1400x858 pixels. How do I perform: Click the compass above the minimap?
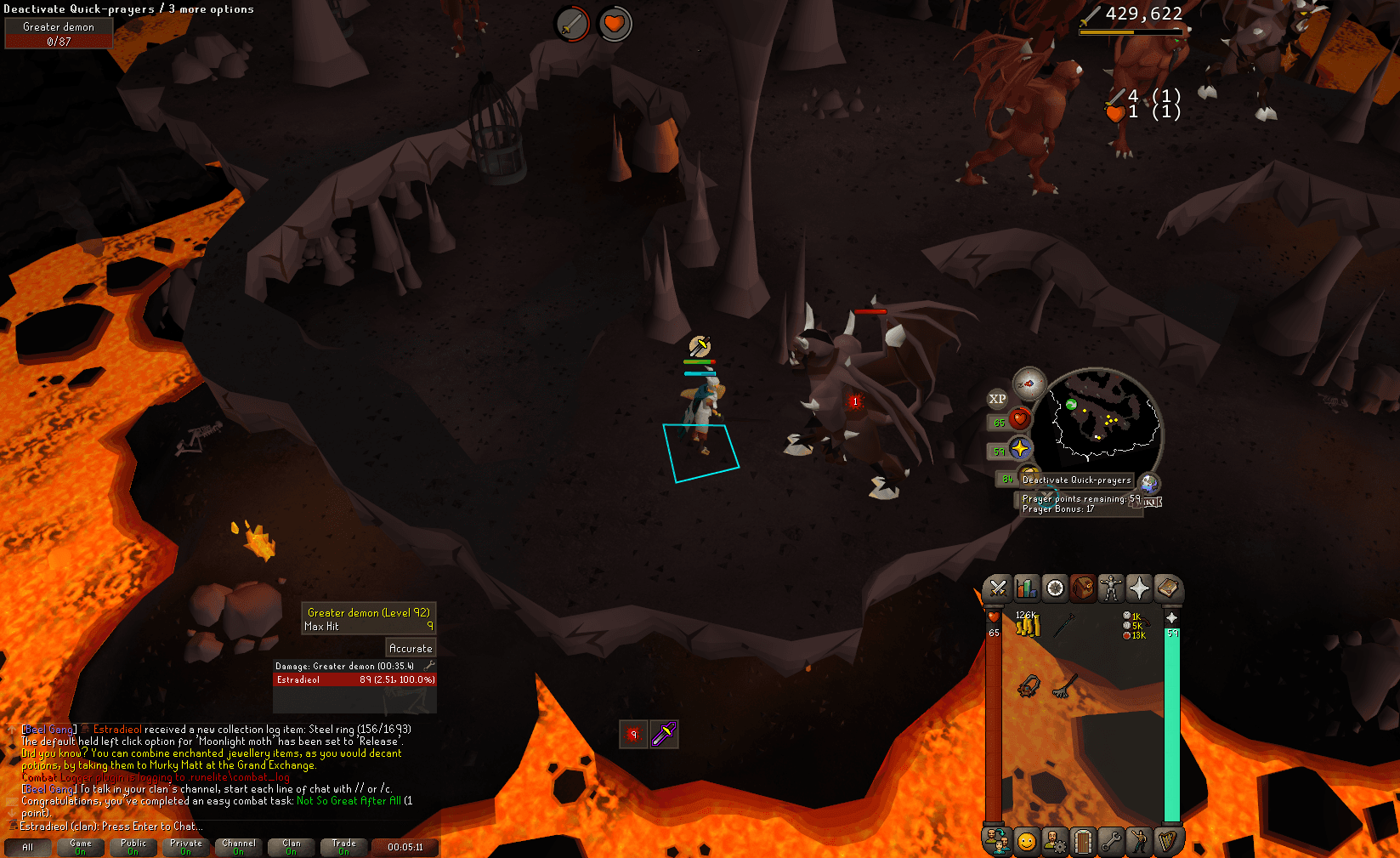tap(1029, 384)
